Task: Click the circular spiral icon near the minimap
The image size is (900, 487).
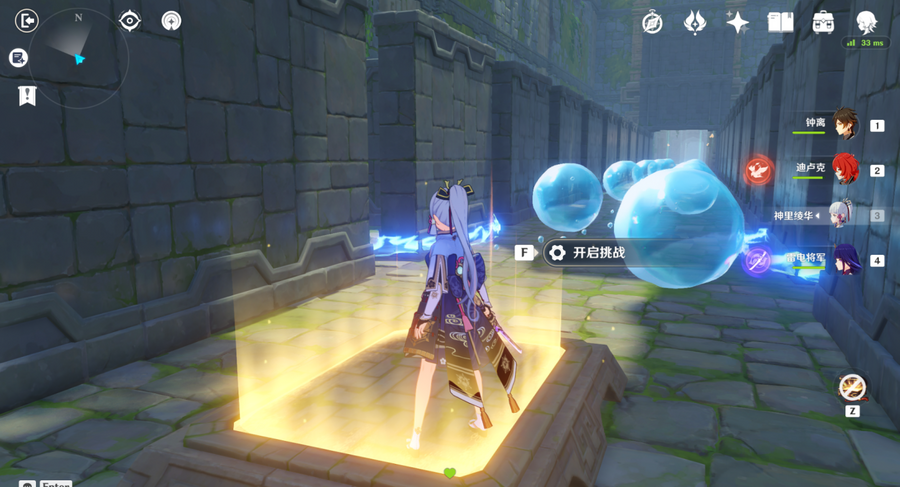Action: point(172,21)
